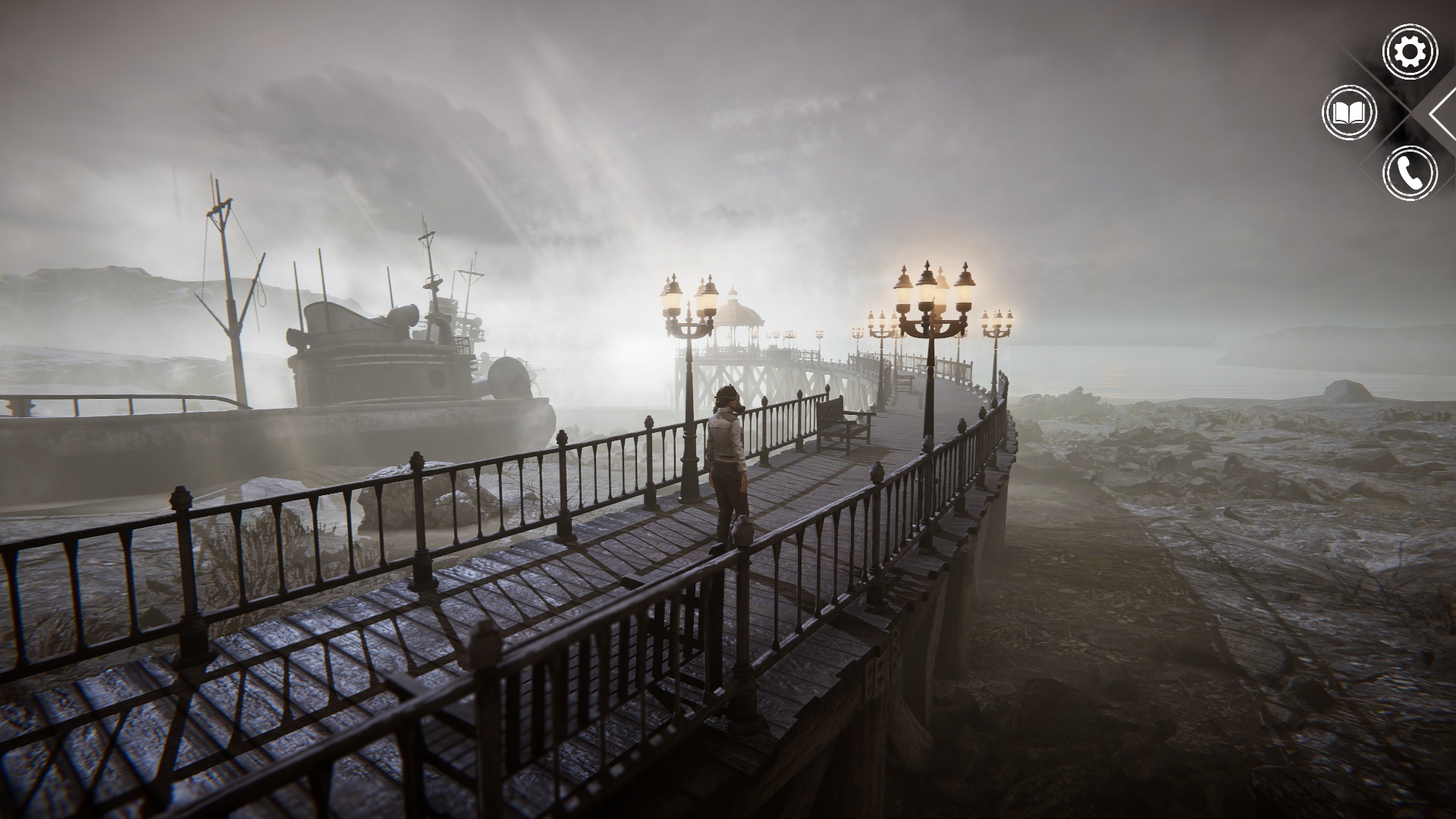Viewport: 1456px width, 819px height.
Task: Collapse the menu with the side arrow
Action: (1443, 113)
